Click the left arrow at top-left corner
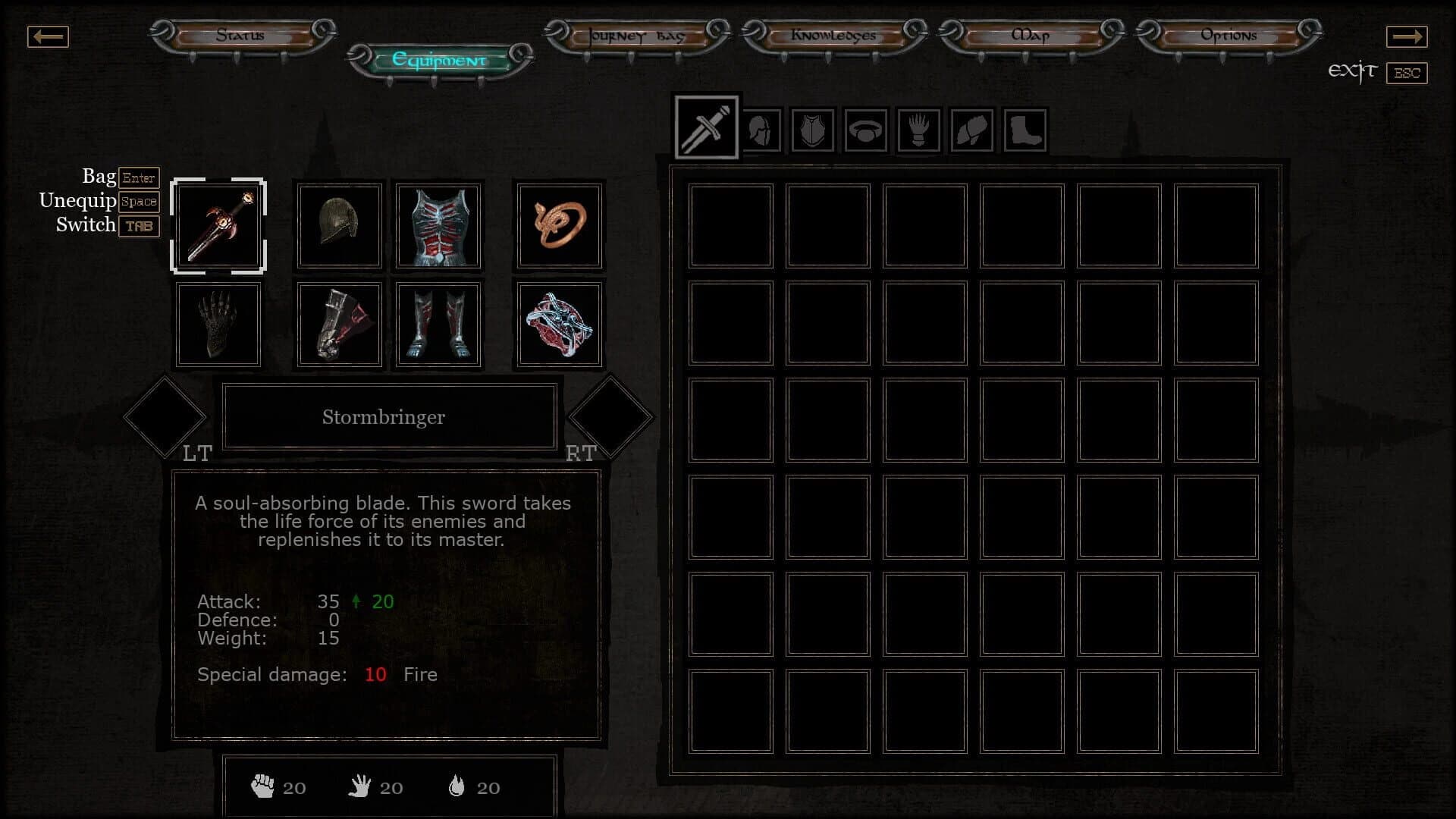Viewport: 1456px width, 819px height. [x=48, y=36]
